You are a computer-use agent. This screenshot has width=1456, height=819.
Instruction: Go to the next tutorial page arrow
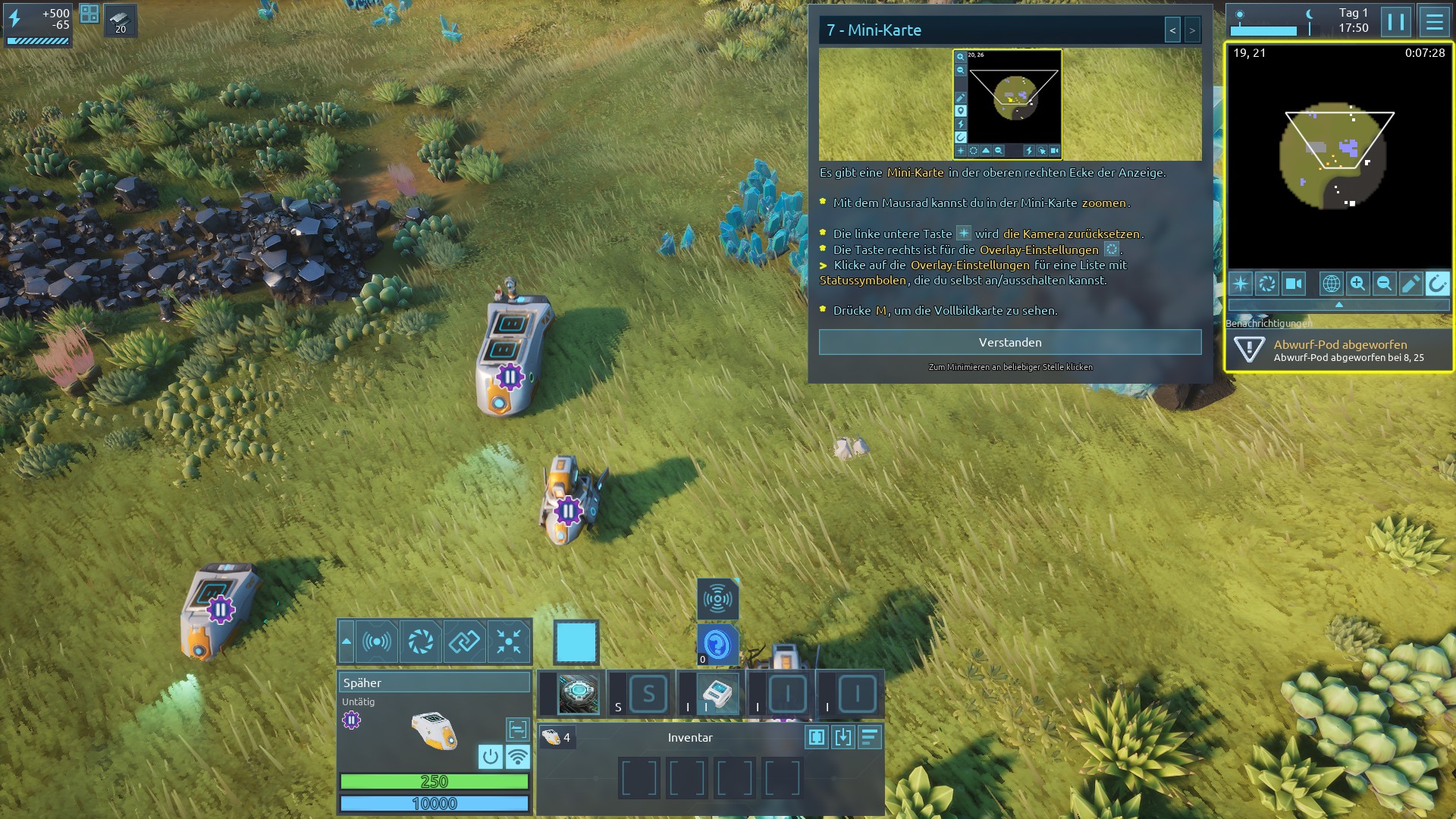[x=1192, y=30]
